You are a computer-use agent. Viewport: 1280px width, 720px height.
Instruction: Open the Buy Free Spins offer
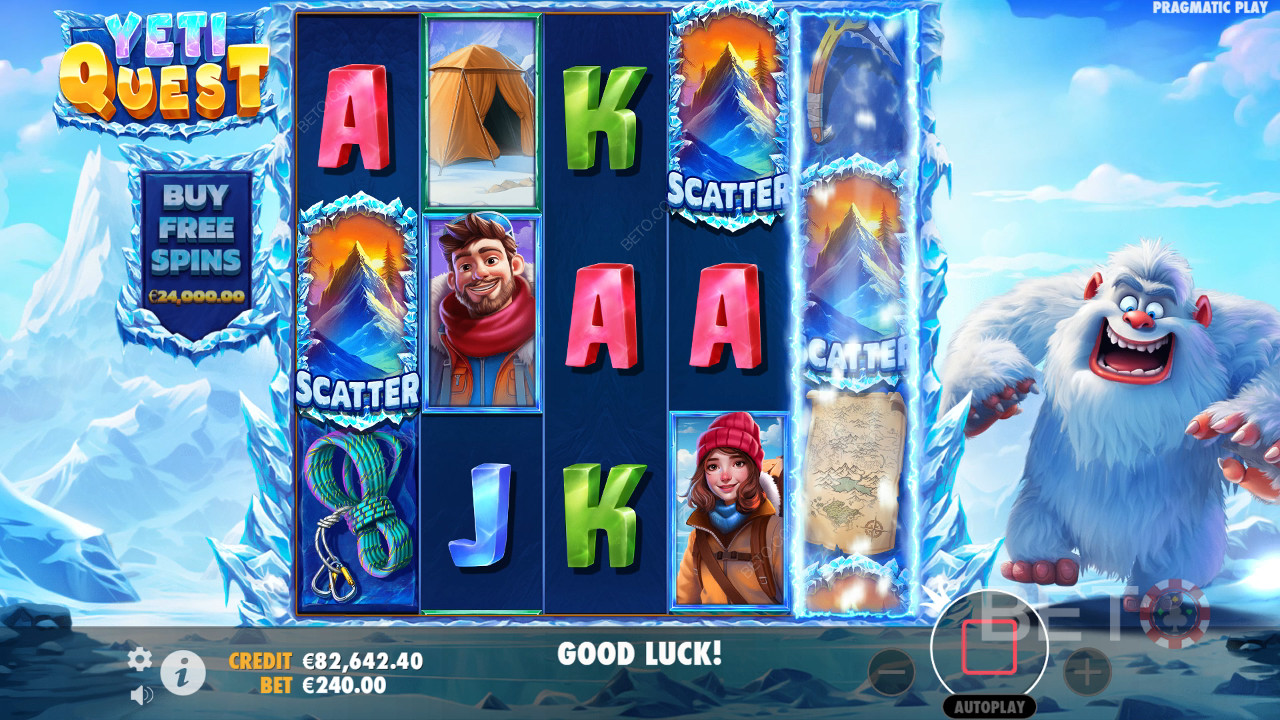point(197,244)
